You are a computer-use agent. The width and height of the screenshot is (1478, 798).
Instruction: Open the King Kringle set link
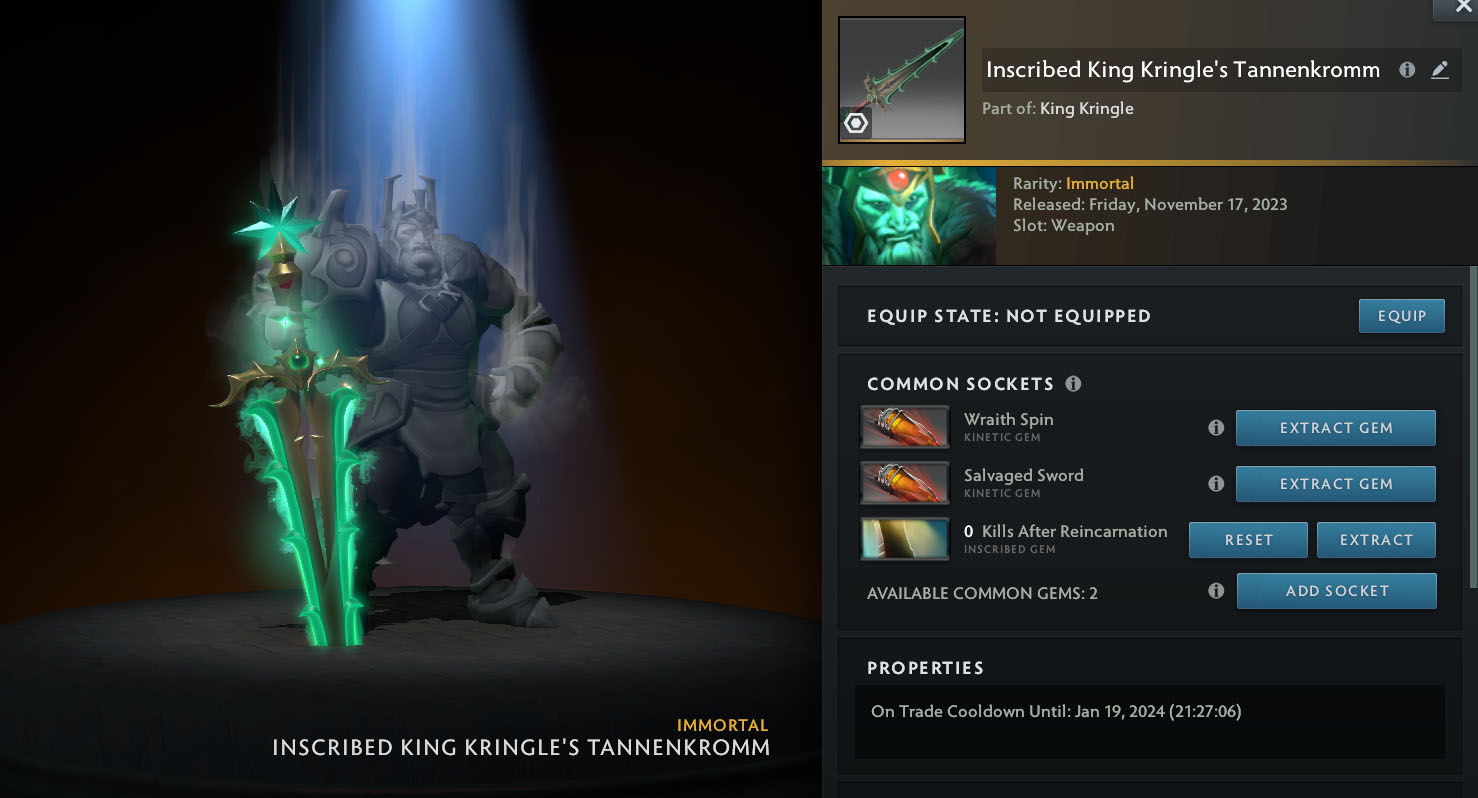[1086, 108]
